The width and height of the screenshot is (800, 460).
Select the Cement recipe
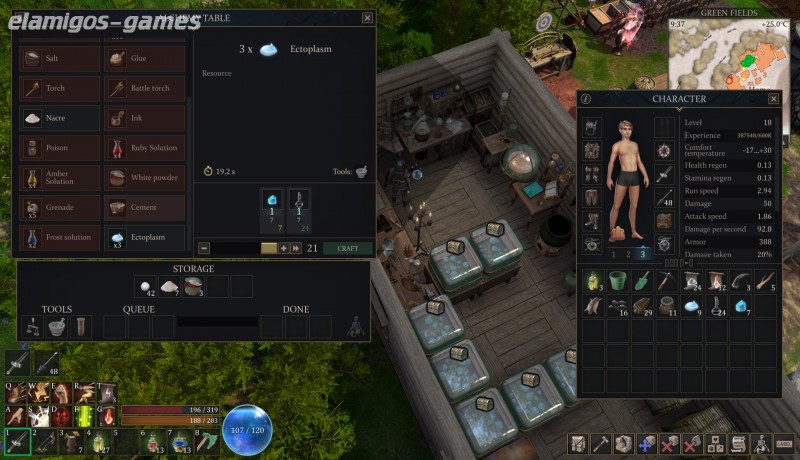[144, 207]
